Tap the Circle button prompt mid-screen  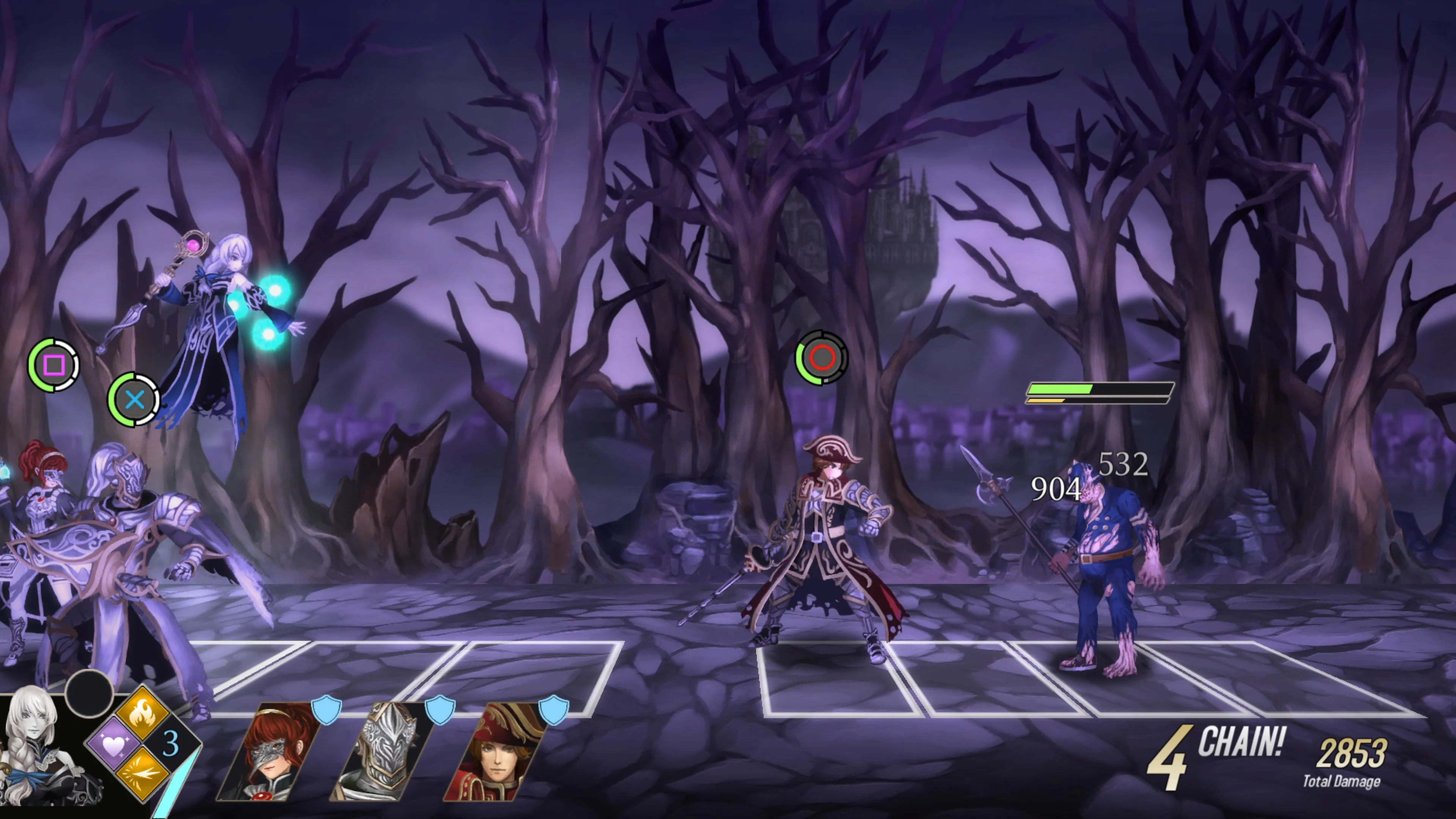[x=823, y=357]
